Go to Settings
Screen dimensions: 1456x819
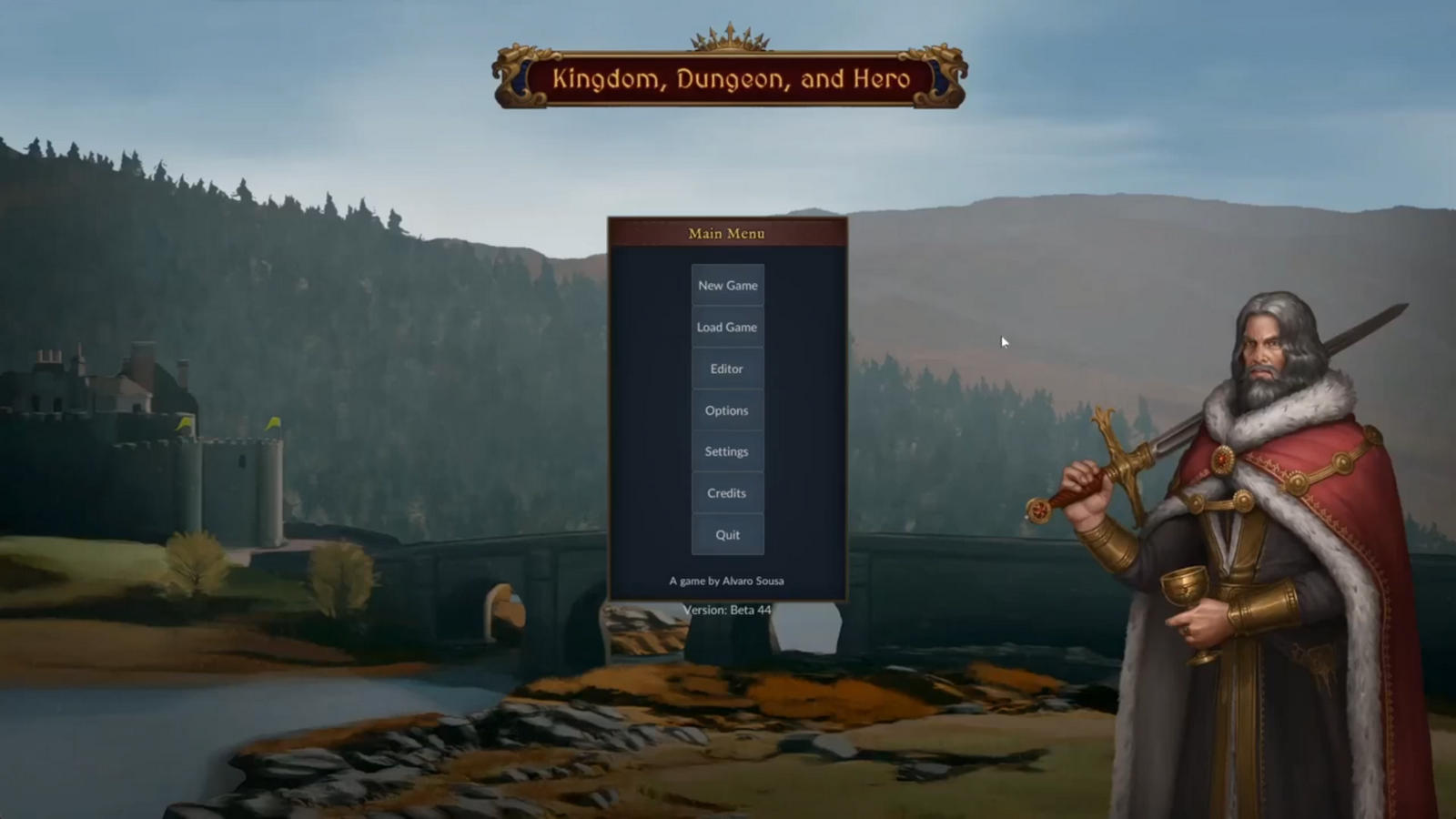click(727, 451)
